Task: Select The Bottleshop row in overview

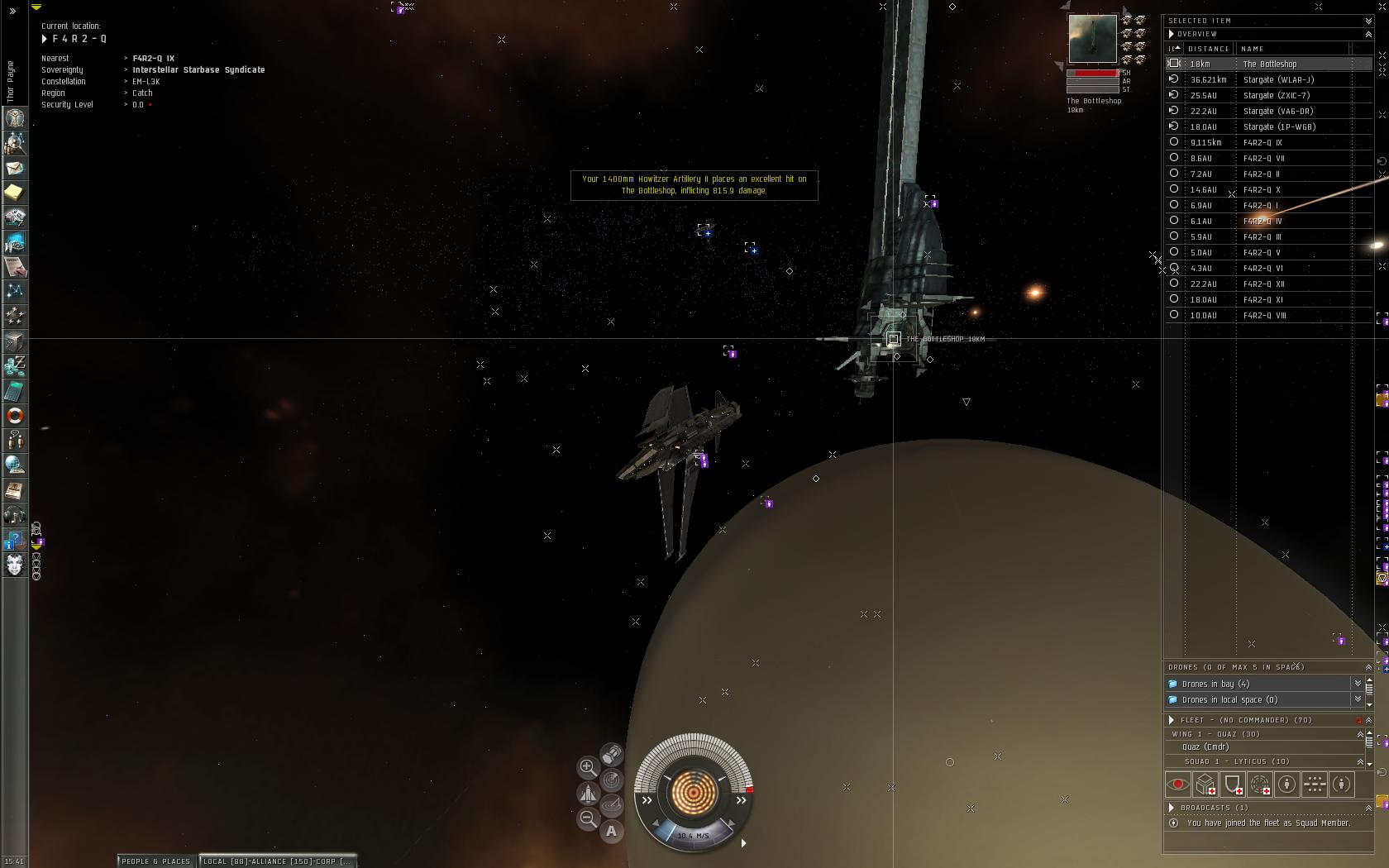Action: (x=1269, y=64)
